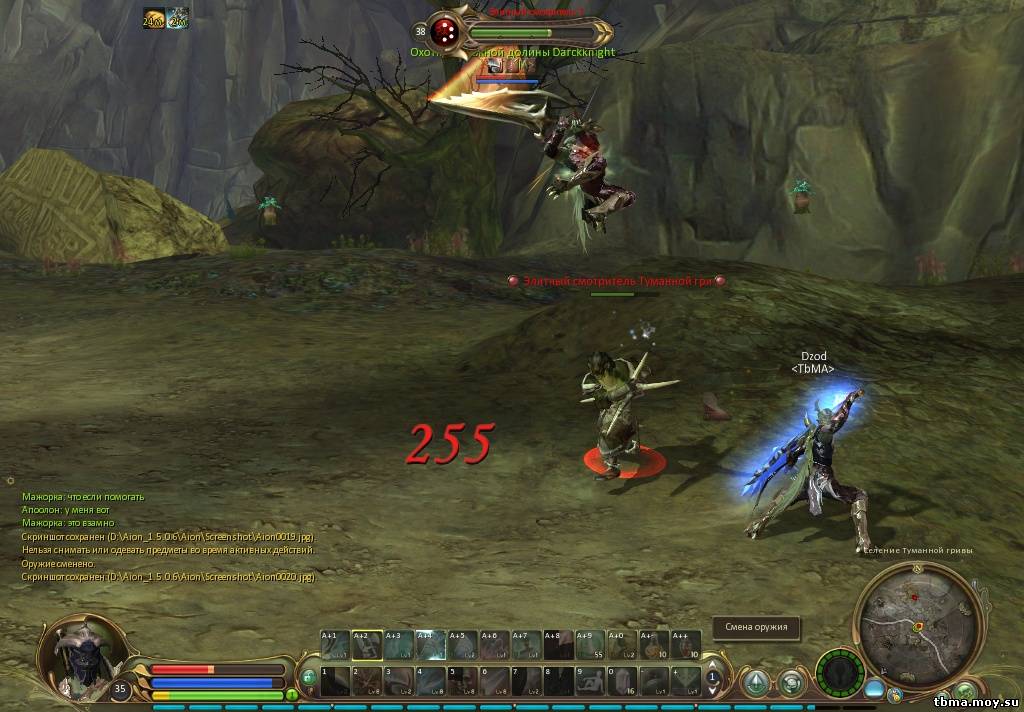
Task: Select the A+1 hotbar skill slot
Action: (335, 645)
